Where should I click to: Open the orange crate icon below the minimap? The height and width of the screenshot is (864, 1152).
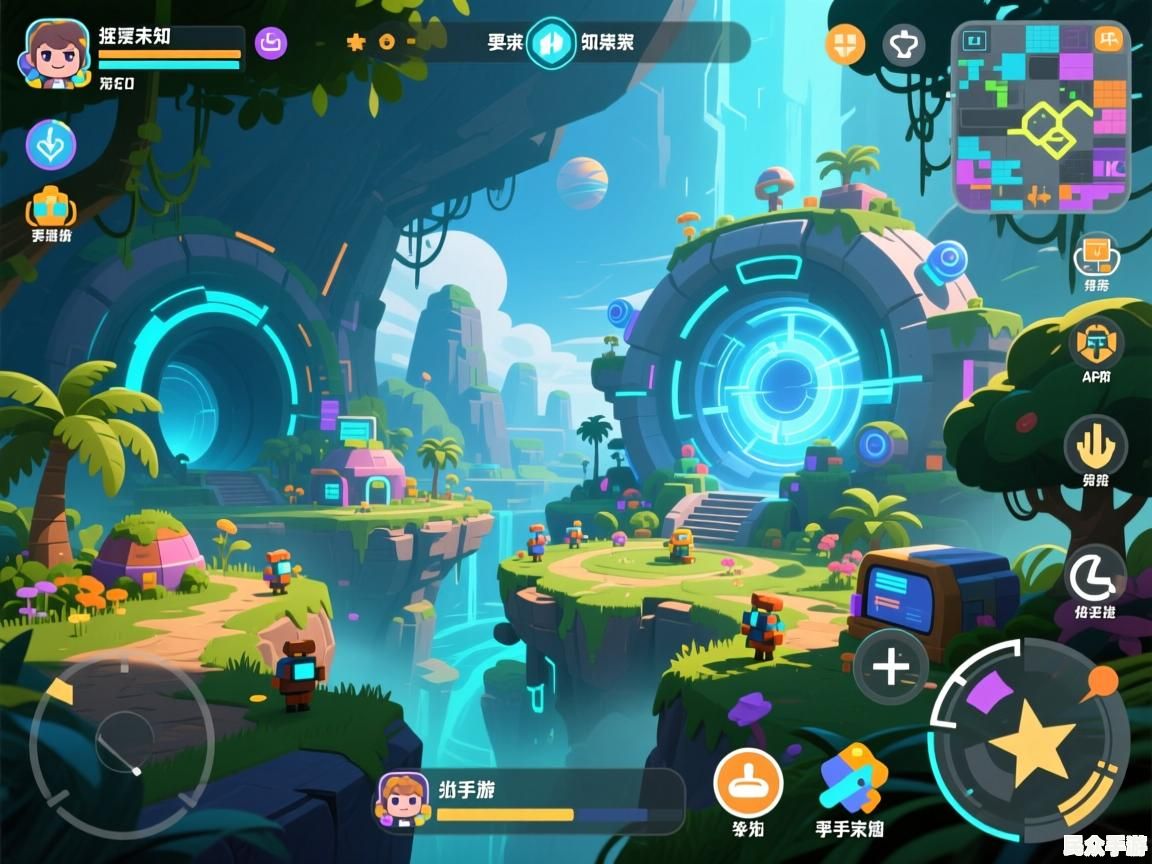1096,254
